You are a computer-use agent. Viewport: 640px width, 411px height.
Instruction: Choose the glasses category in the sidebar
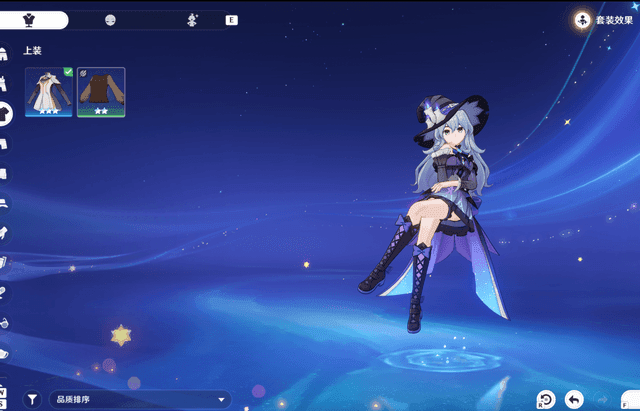(x=4, y=322)
